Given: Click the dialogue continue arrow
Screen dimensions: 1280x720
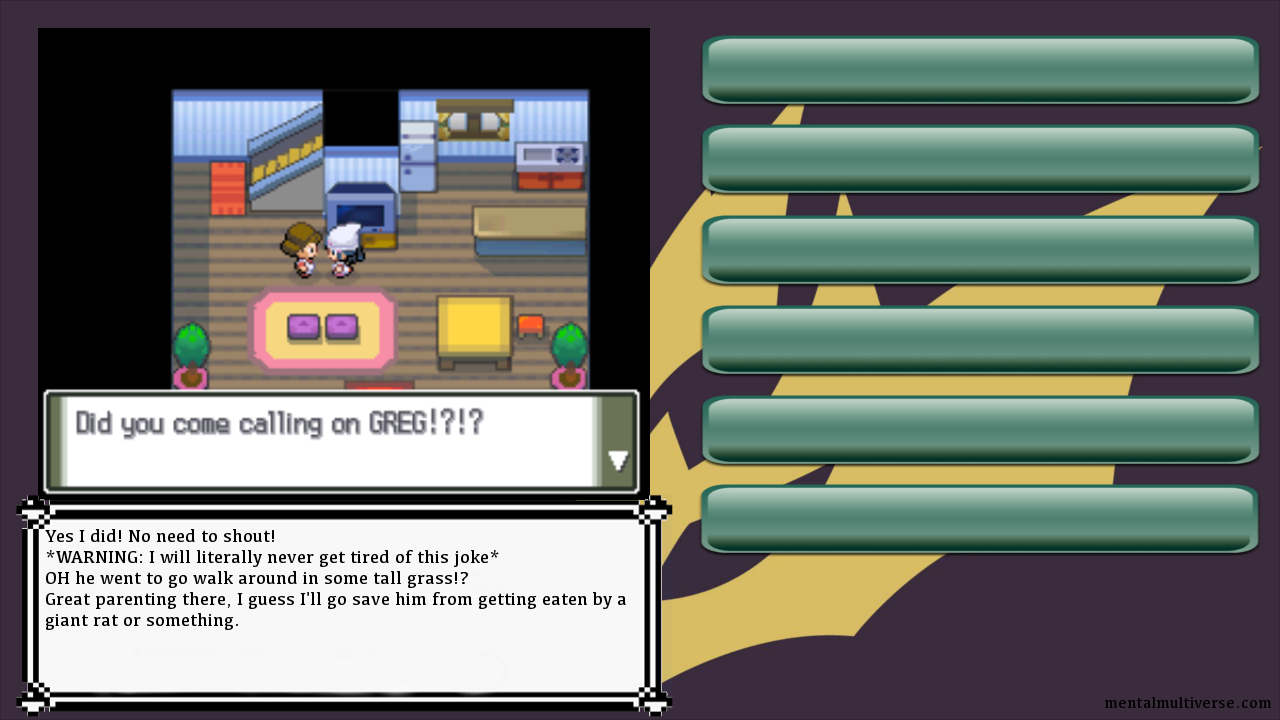Looking at the screenshot, I should click(x=618, y=460).
